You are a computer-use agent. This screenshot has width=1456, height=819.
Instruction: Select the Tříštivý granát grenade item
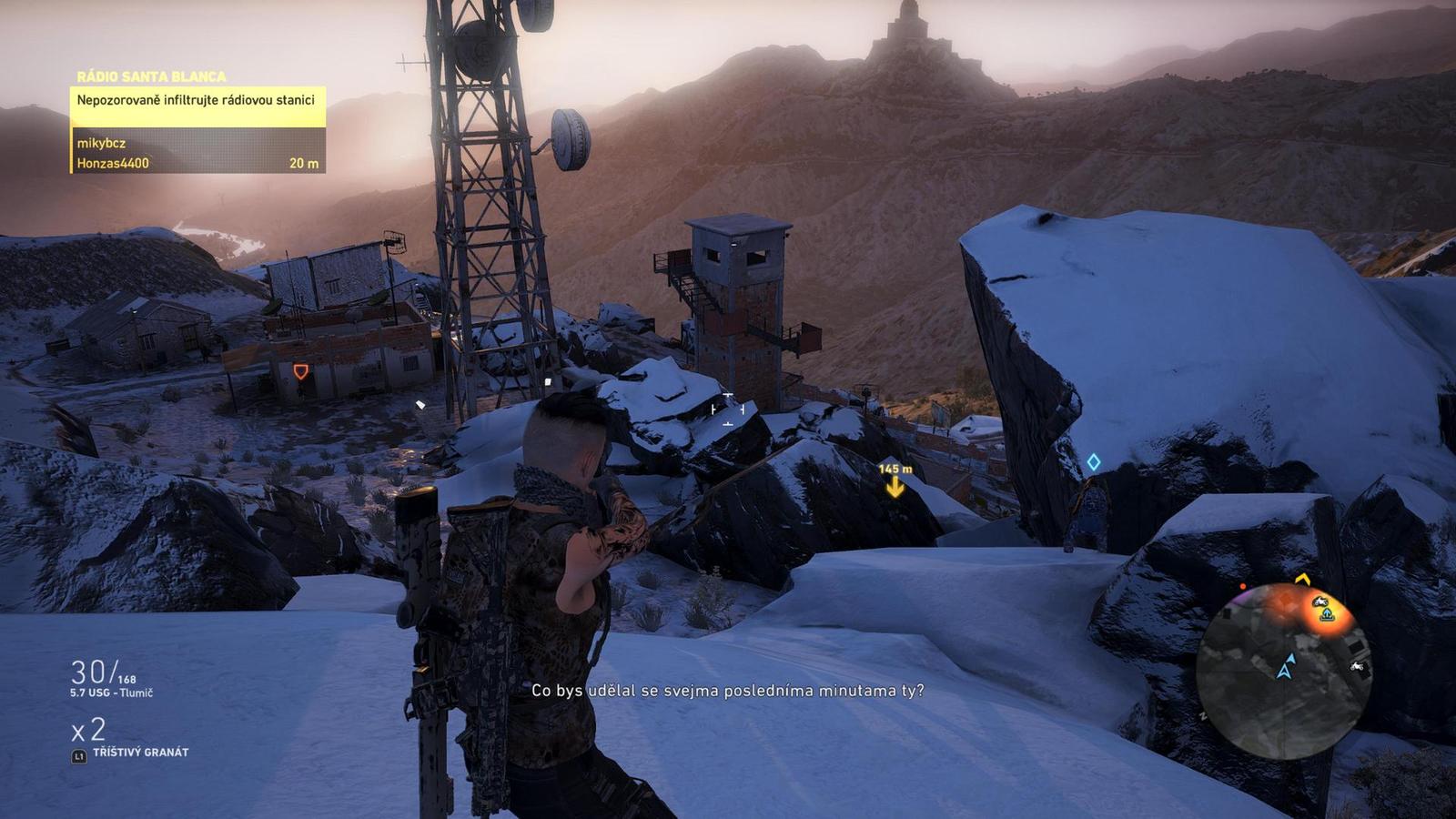140,753
